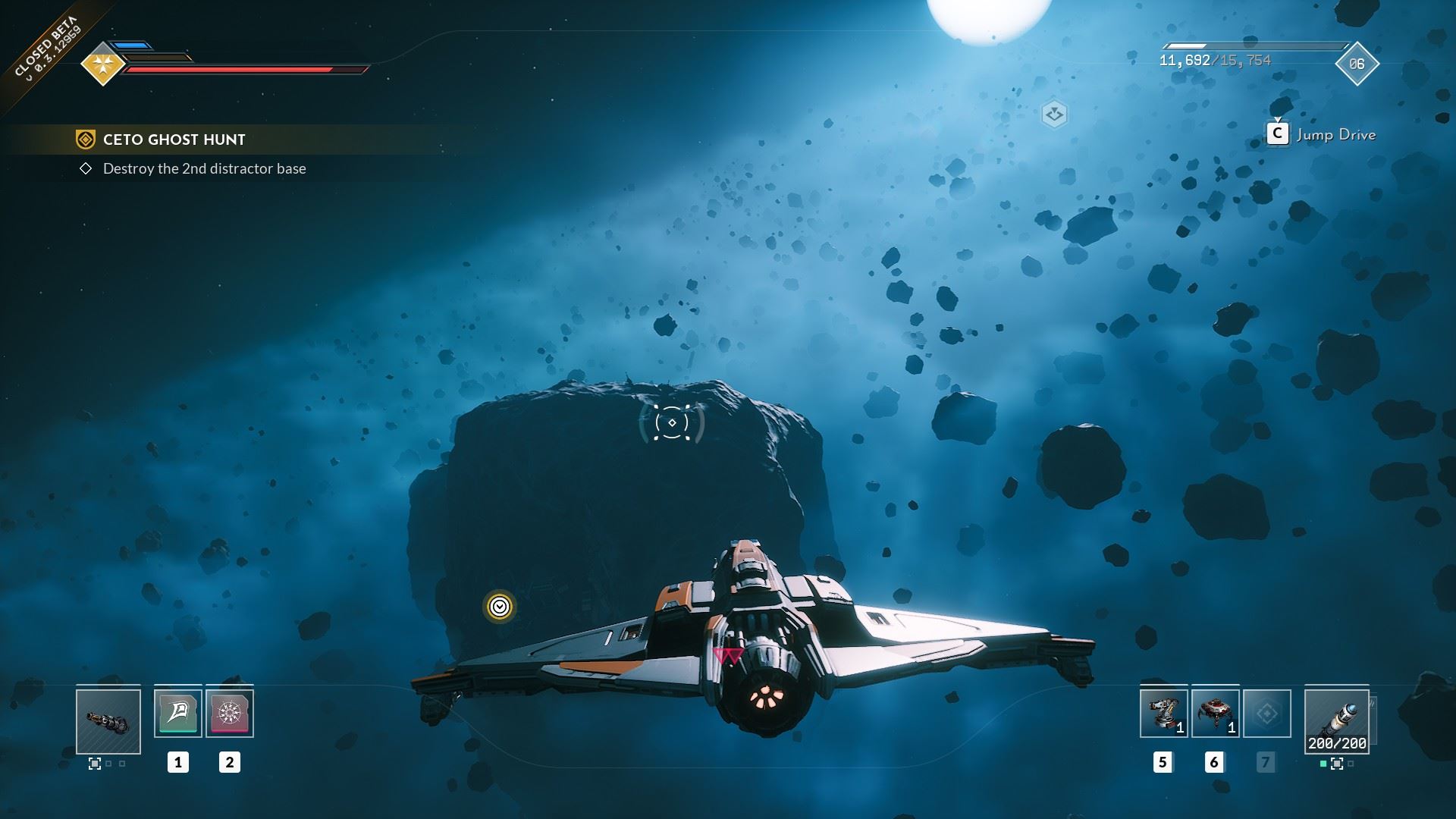The height and width of the screenshot is (819, 1456).
Task: Deploy the spider drone consumable
Action: coord(1215,713)
